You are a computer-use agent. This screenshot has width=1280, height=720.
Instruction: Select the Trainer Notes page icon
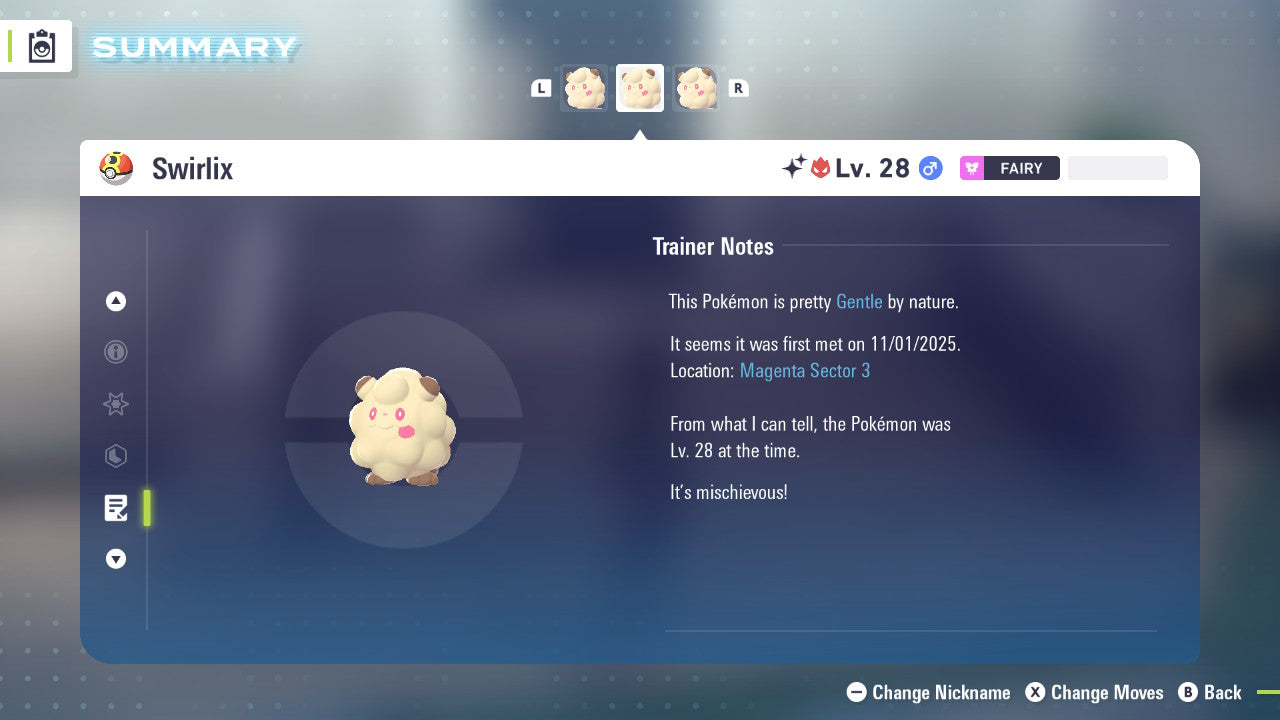pyautogui.click(x=116, y=508)
